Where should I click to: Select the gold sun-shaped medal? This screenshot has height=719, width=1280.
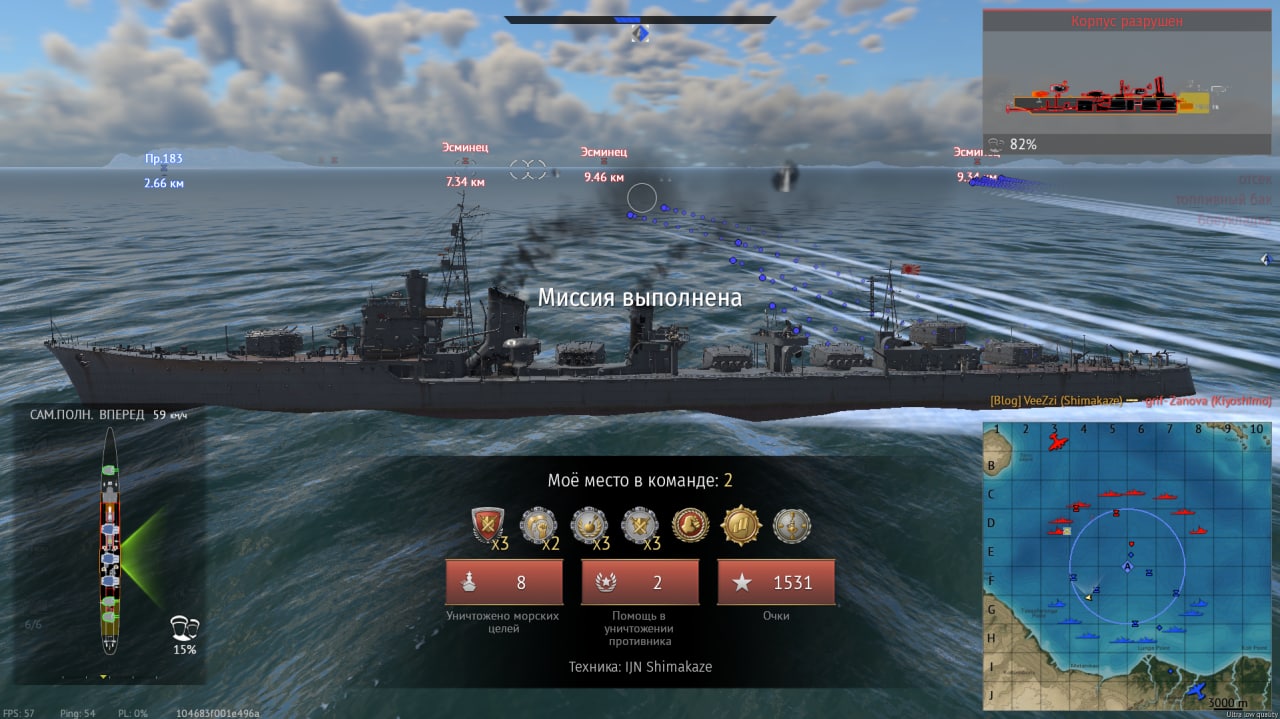point(741,525)
